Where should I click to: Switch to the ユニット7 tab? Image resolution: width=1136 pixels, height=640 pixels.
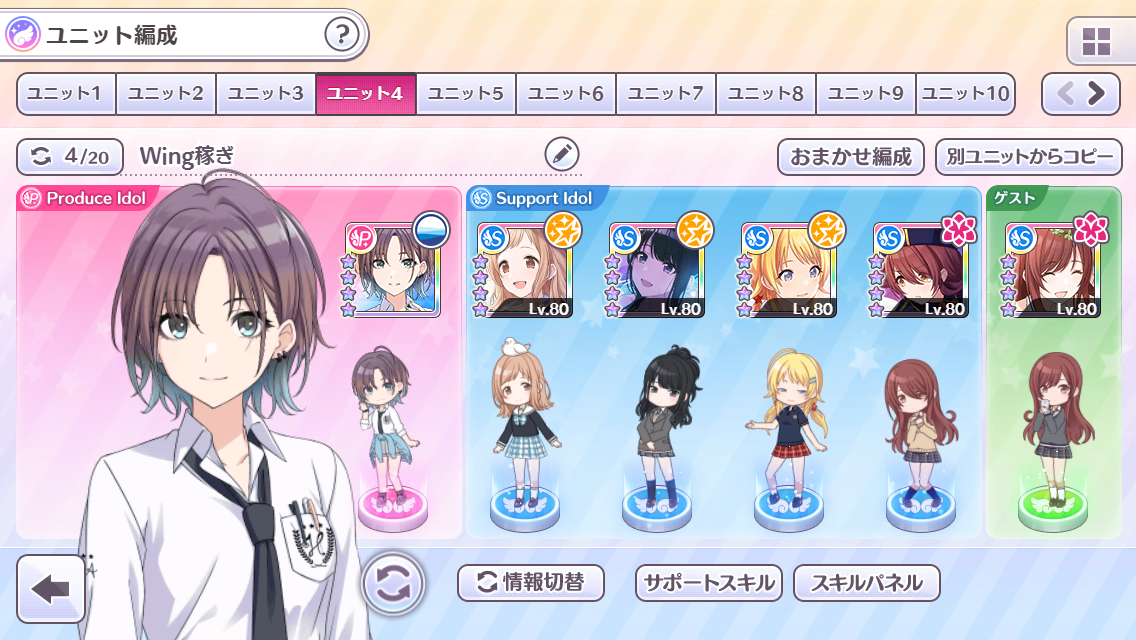[666, 94]
